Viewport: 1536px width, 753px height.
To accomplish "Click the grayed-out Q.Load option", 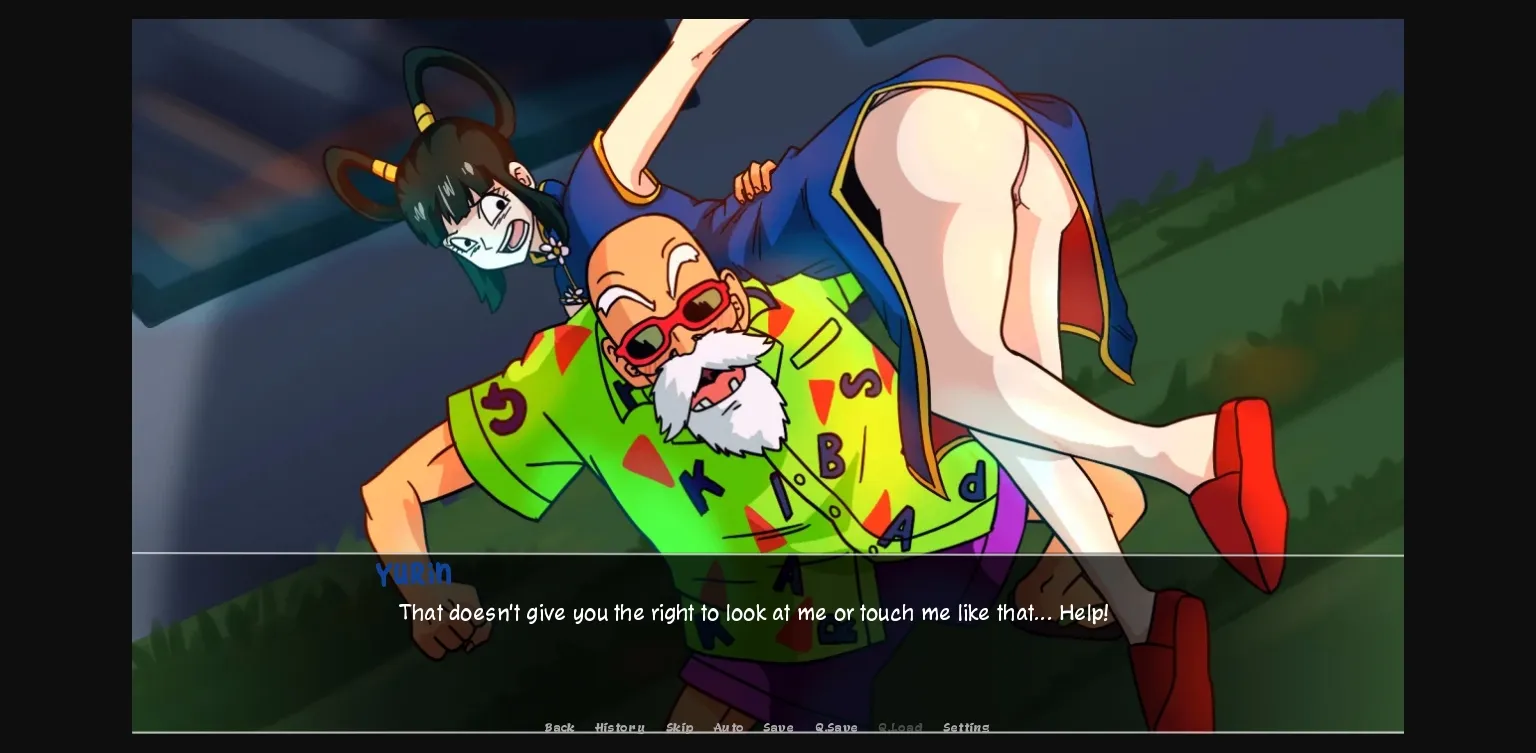I will [x=900, y=728].
